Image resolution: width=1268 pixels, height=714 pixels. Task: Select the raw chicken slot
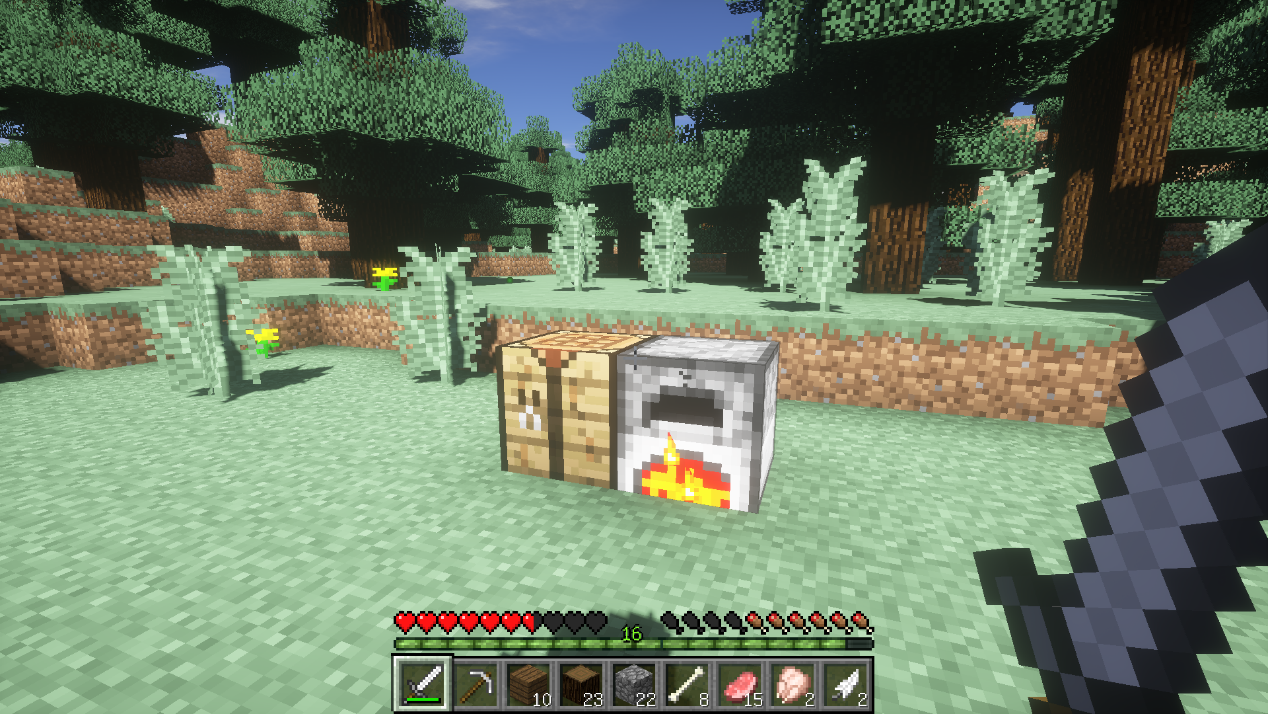pos(791,684)
